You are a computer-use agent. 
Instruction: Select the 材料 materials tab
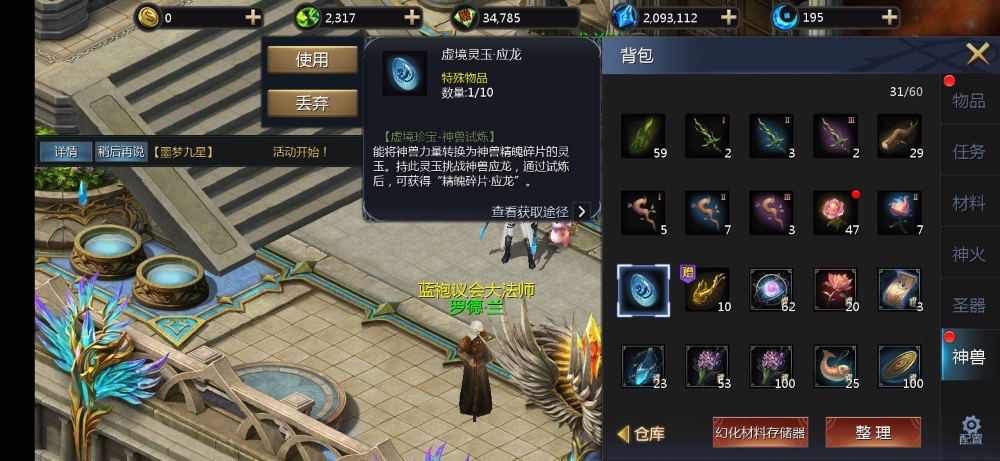click(x=967, y=203)
